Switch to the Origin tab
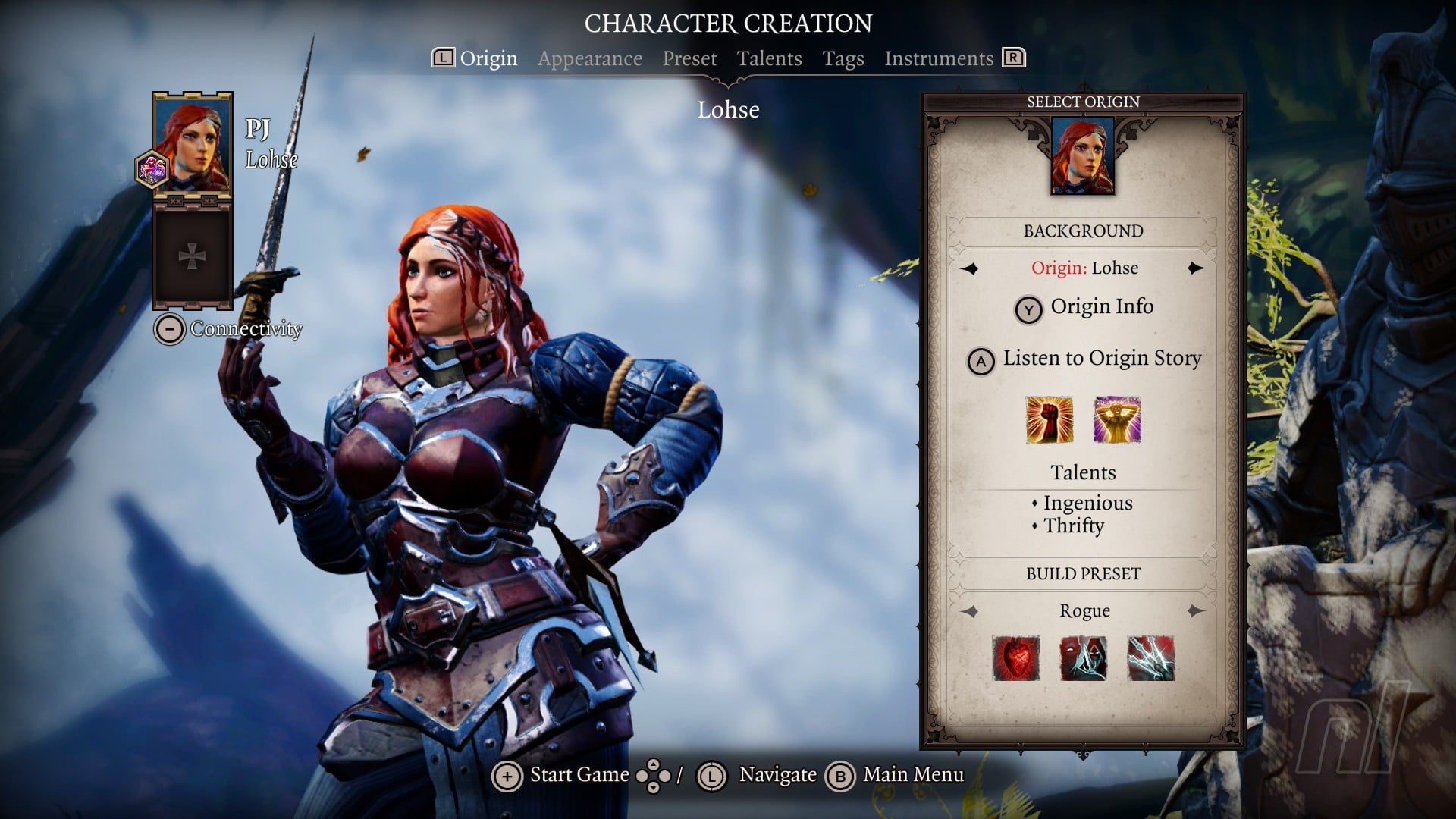 tap(488, 58)
